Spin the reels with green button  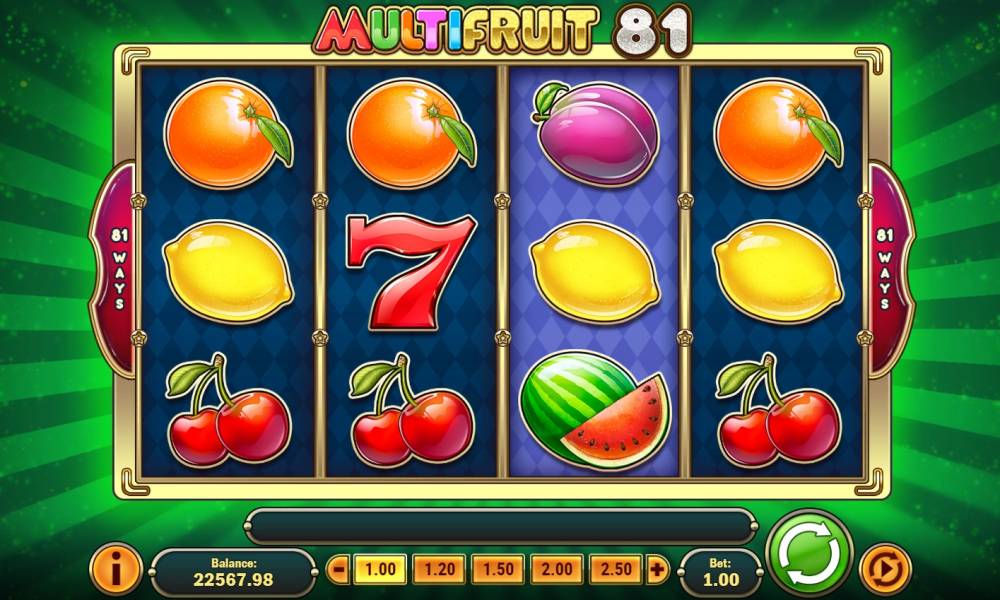[808, 553]
